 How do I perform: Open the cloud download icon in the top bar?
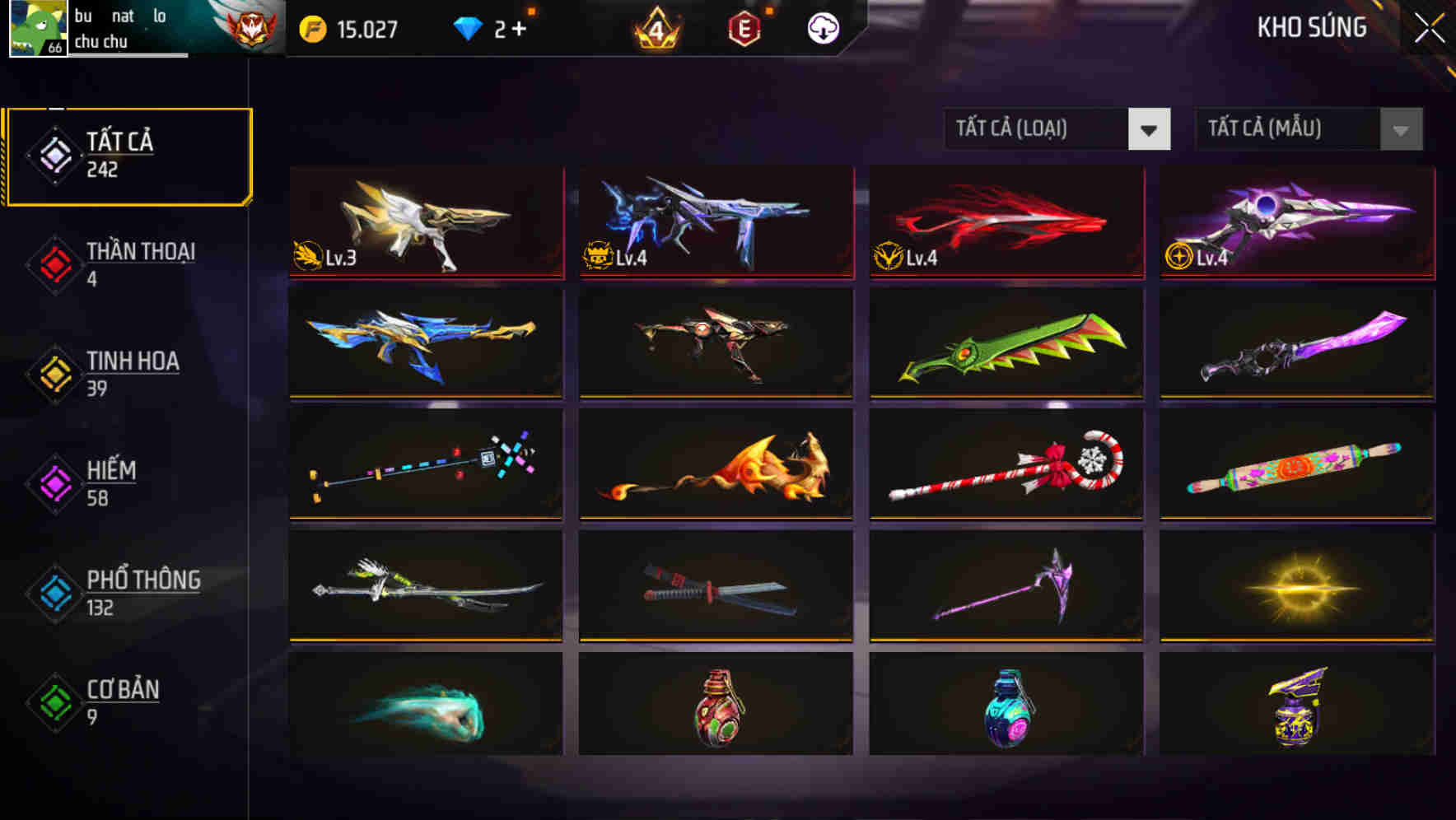tap(823, 27)
